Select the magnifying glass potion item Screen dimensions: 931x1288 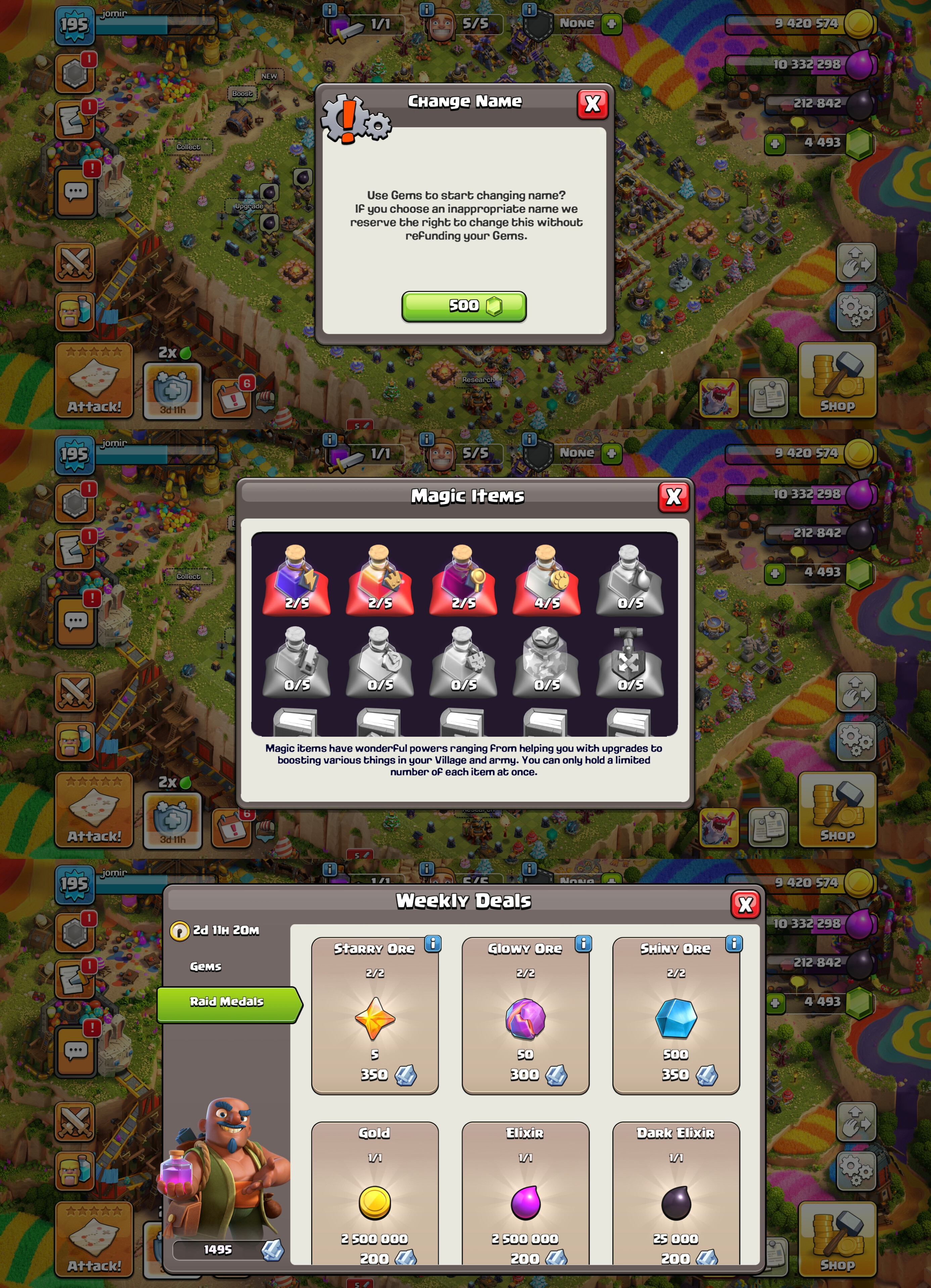[463, 580]
